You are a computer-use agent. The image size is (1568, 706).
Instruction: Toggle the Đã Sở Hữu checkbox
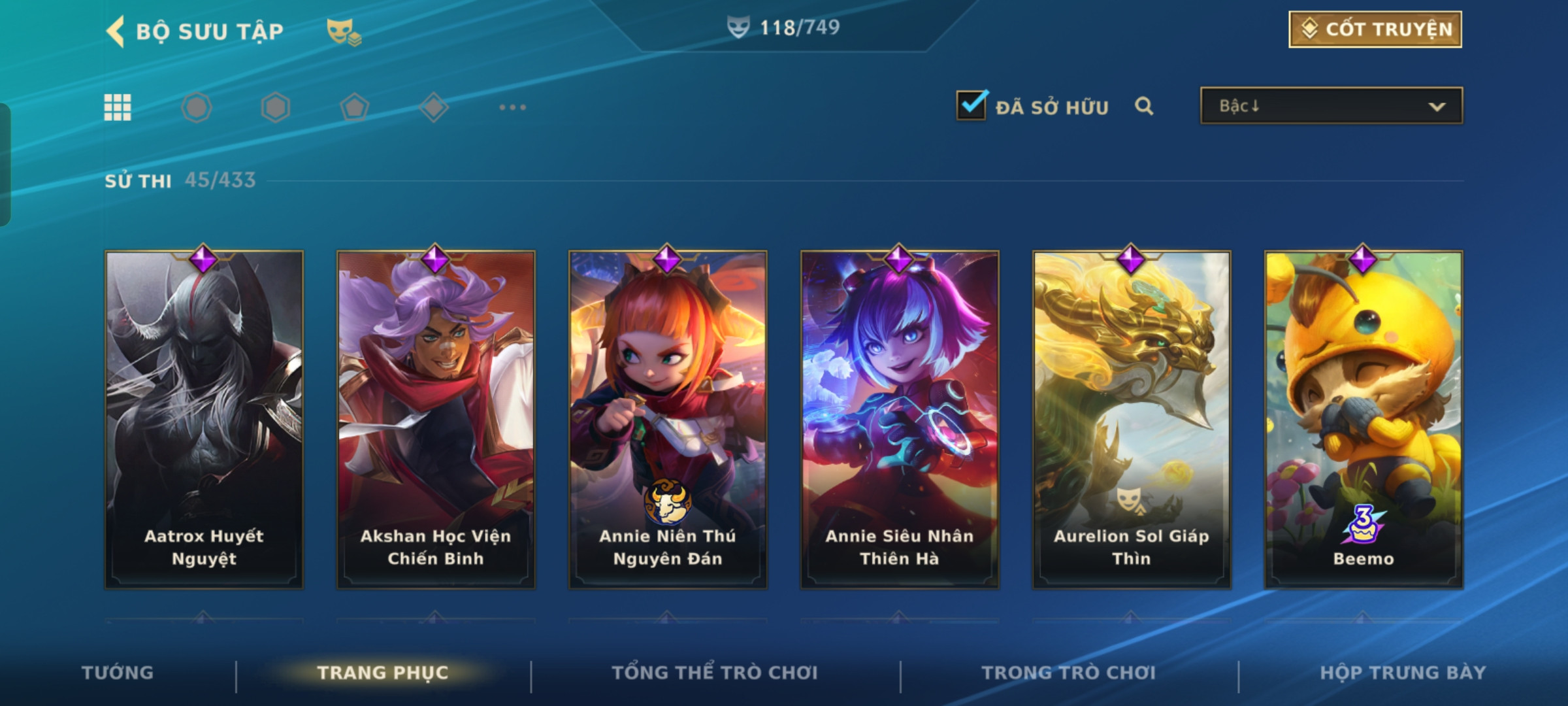[x=971, y=105]
